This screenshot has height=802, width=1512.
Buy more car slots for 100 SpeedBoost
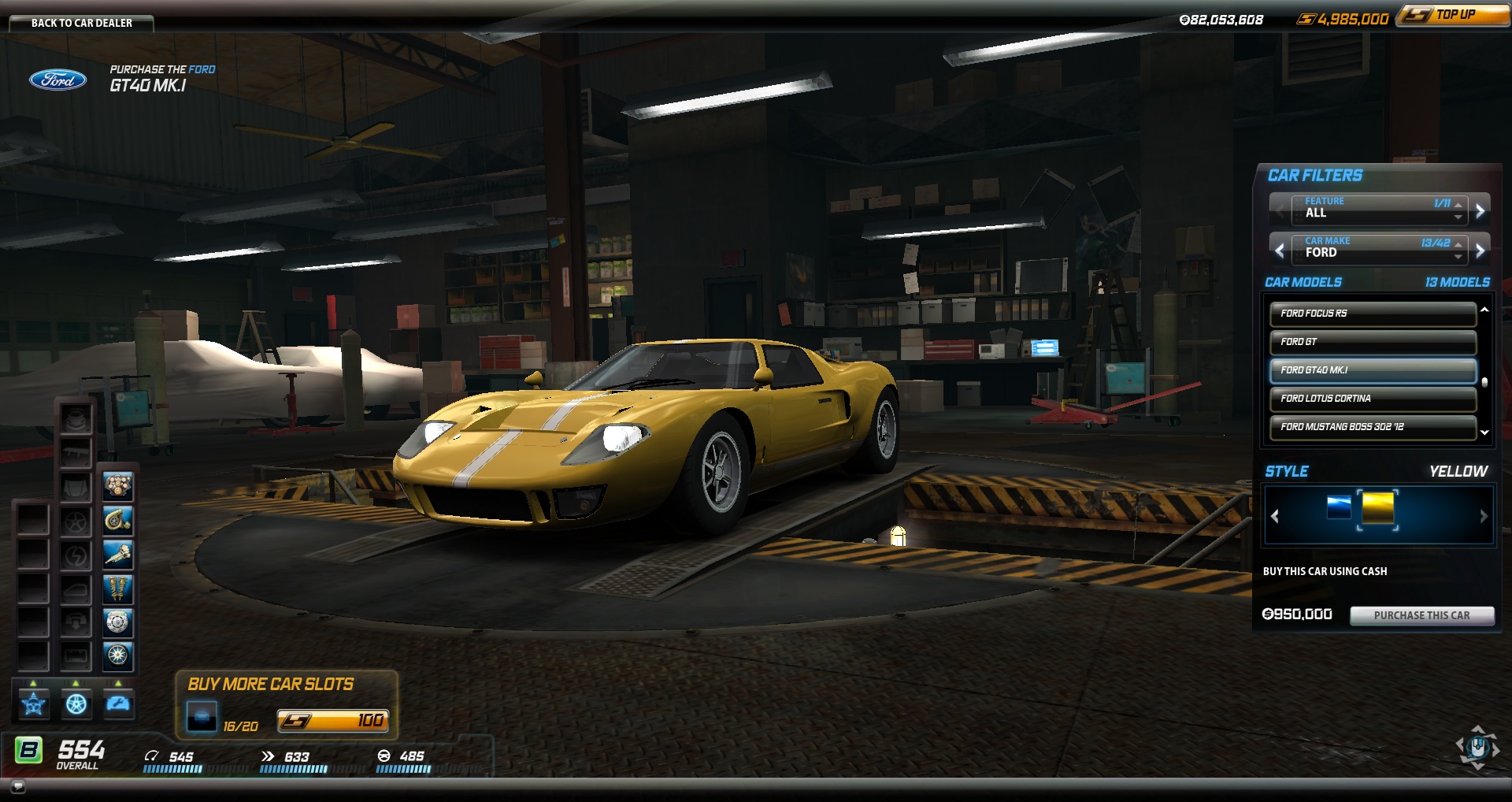tap(332, 720)
